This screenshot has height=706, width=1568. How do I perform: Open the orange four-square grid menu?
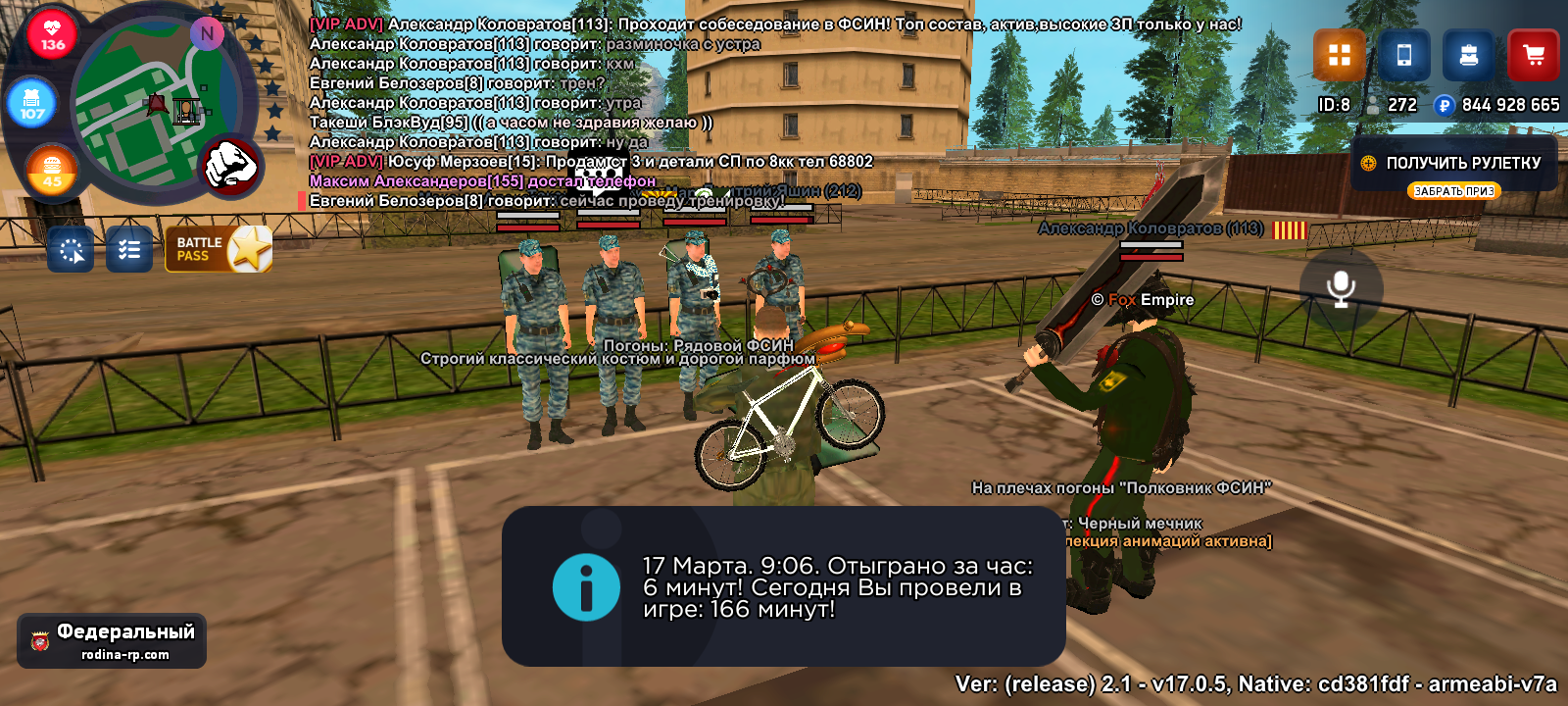1339,55
